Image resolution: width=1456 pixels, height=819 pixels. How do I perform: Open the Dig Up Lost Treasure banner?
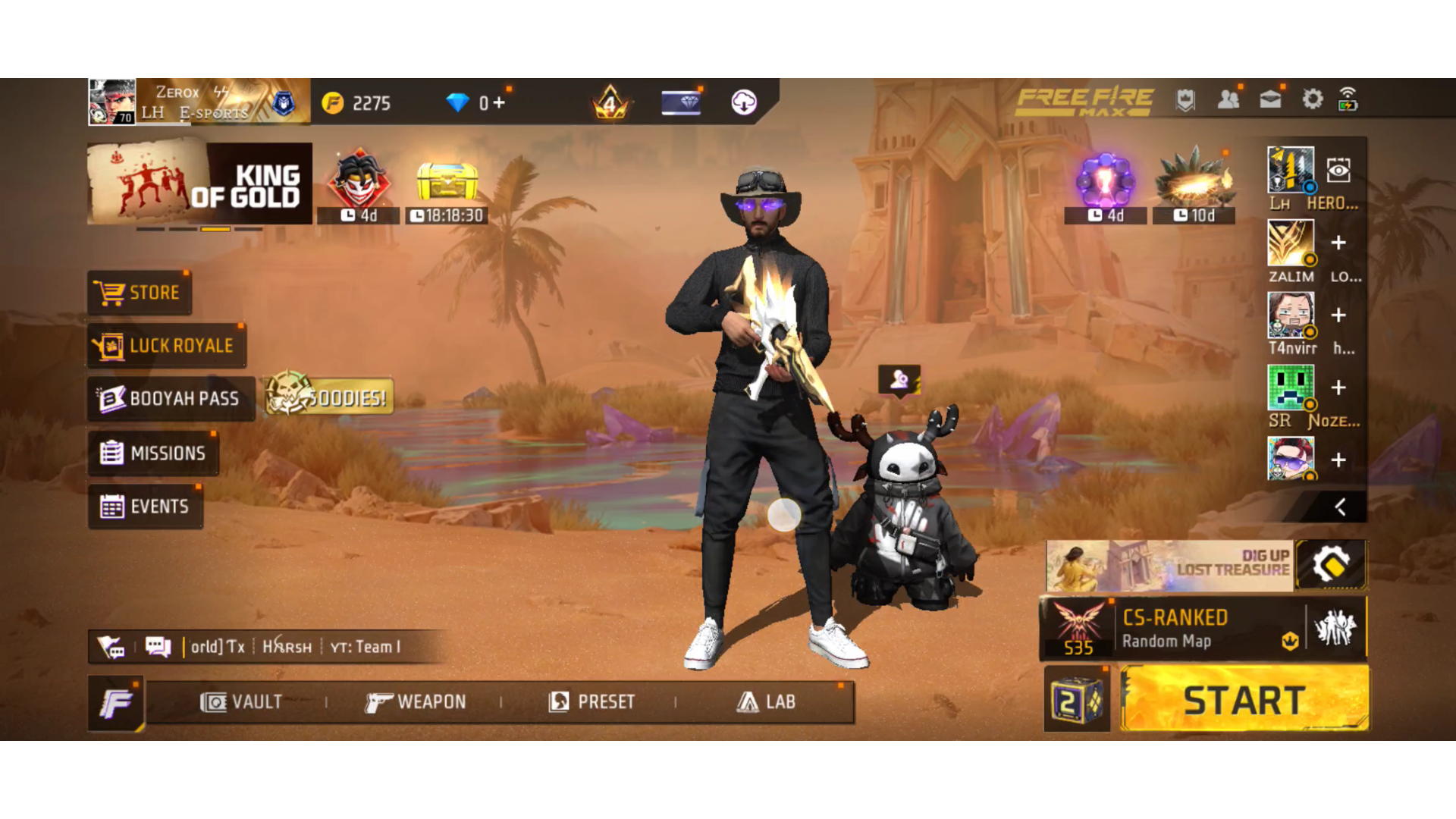(x=1169, y=566)
